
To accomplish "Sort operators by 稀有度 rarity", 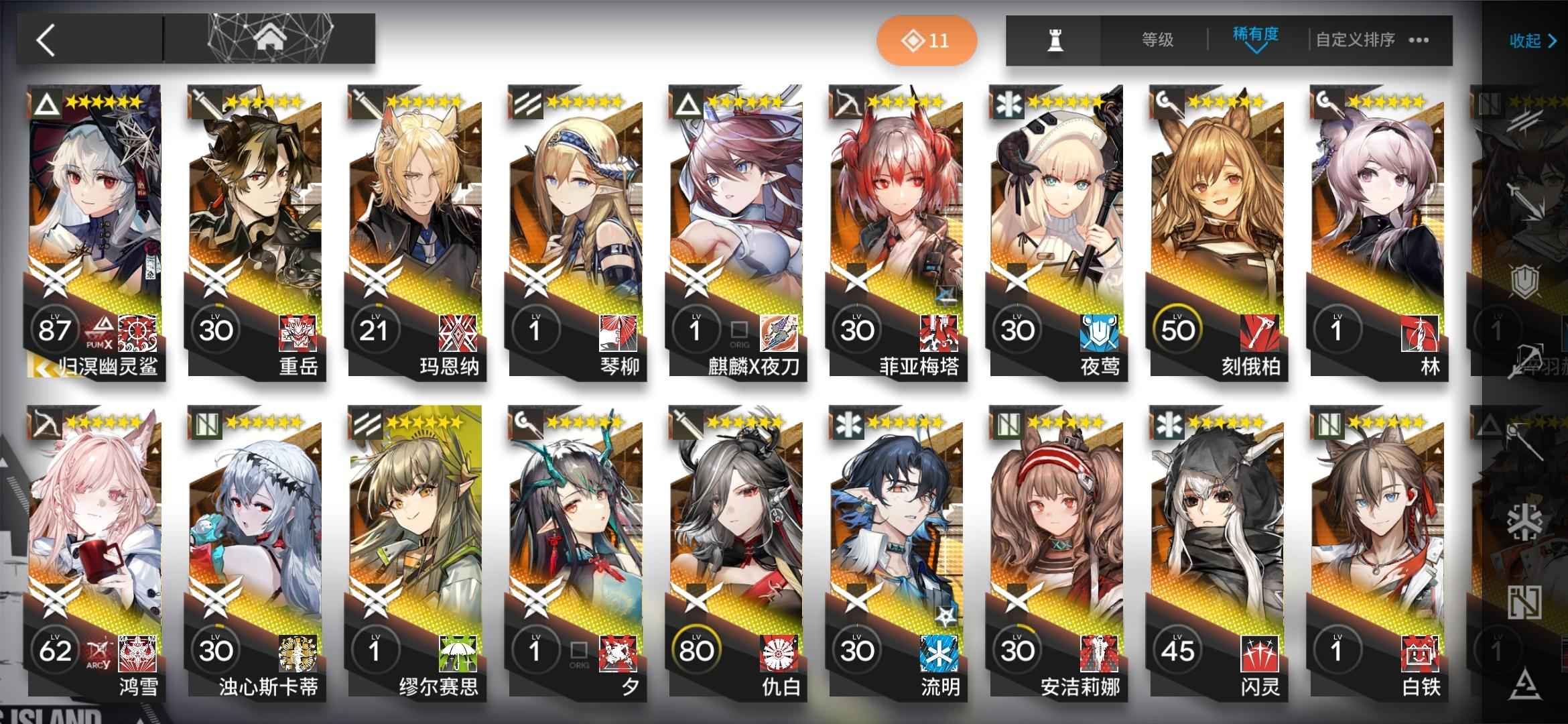I will 1255,38.
